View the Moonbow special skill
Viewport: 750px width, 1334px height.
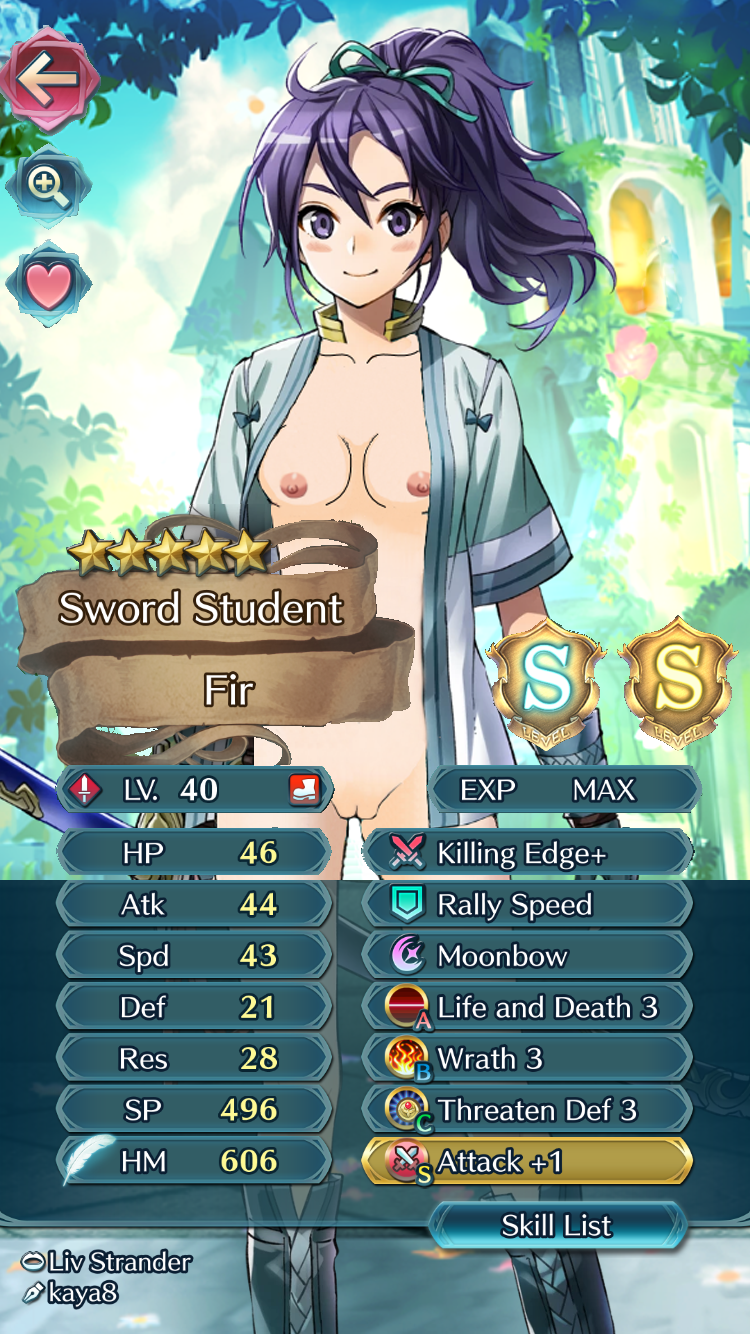point(528,956)
